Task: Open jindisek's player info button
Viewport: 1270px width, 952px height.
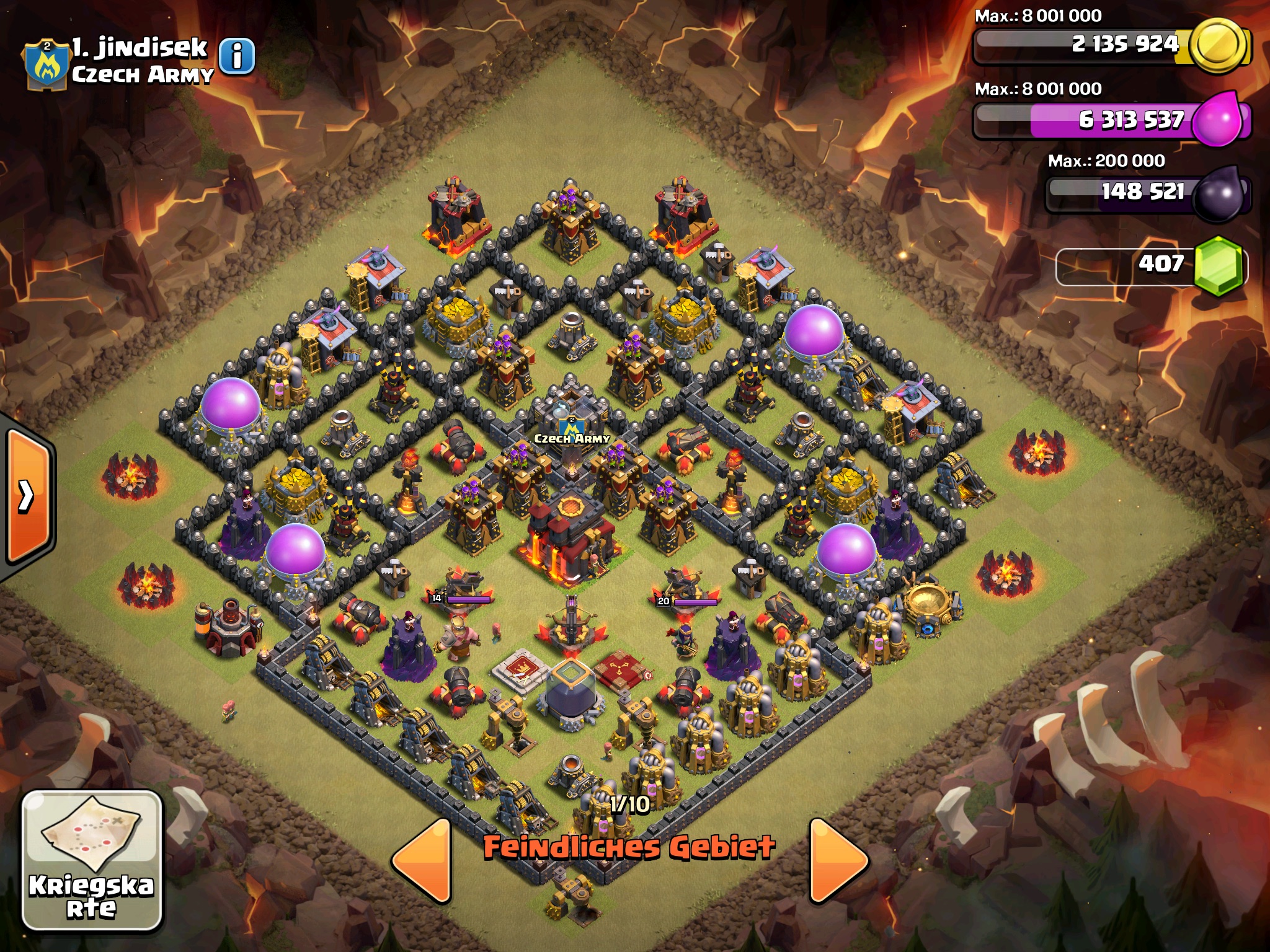Action: tap(237, 56)
